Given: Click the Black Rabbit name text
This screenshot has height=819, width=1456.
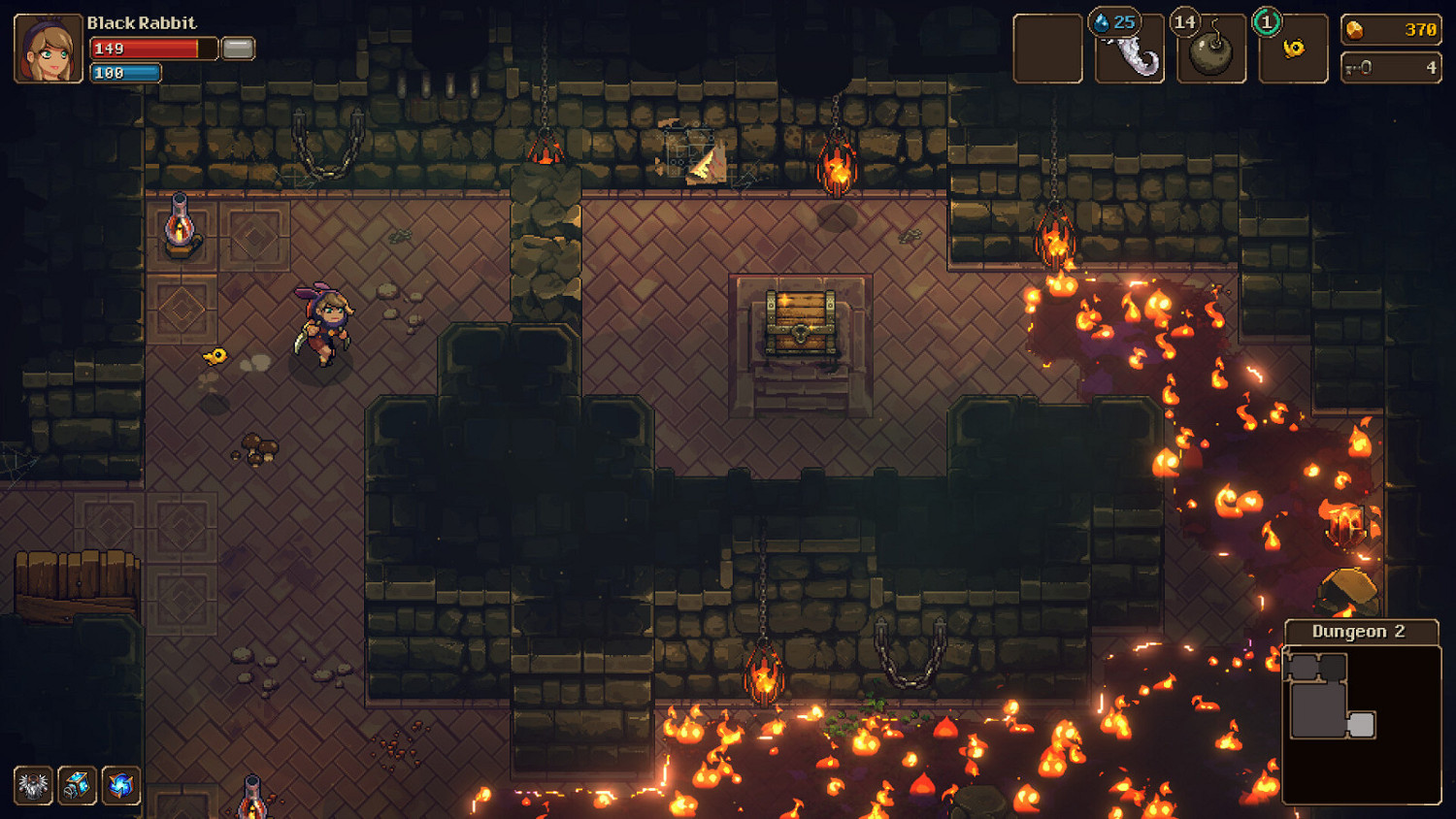Looking at the screenshot, I should (x=141, y=22).
